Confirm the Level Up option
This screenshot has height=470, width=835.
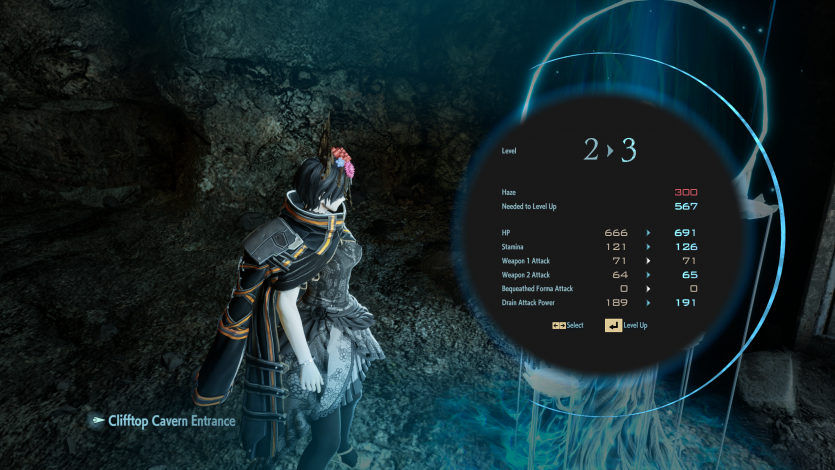626,326
